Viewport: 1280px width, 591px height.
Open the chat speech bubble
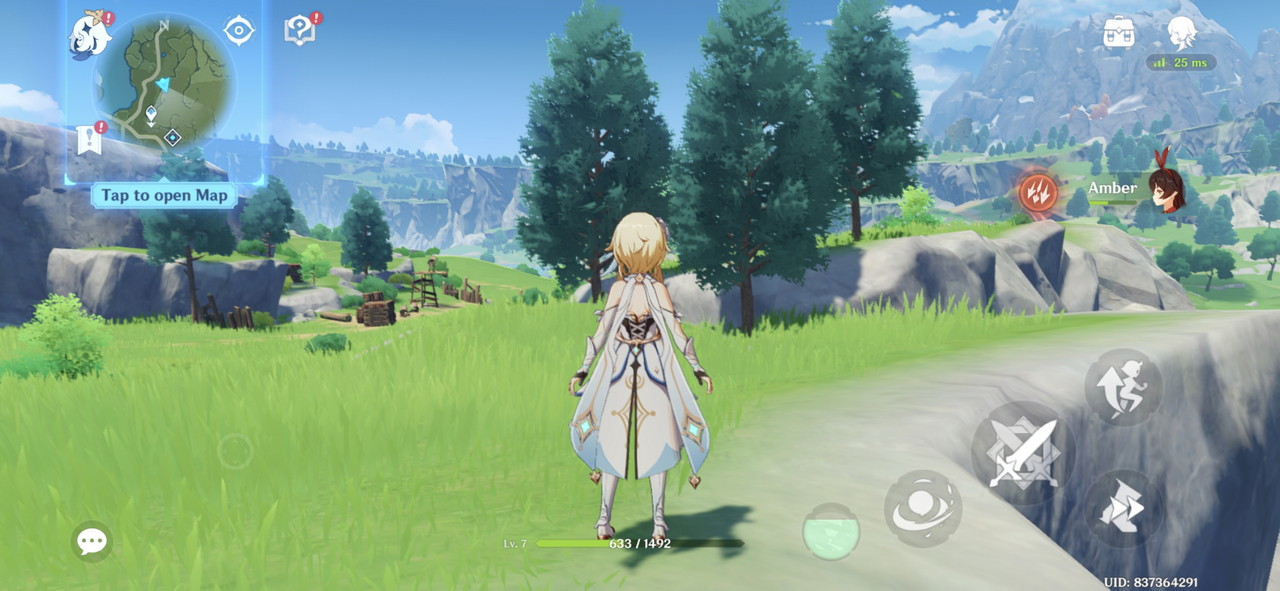coord(92,542)
